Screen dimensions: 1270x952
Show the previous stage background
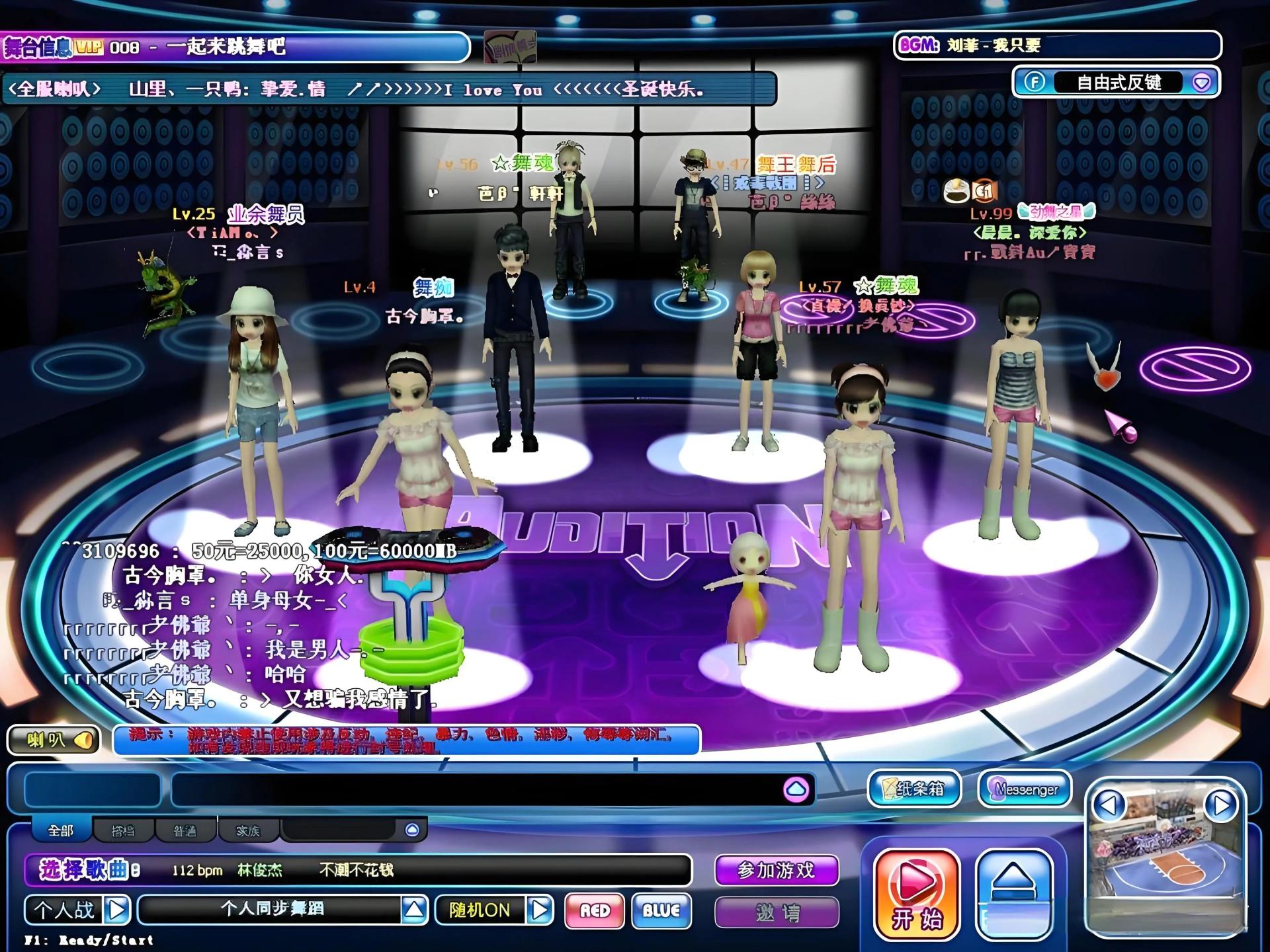pyautogui.click(x=1109, y=805)
